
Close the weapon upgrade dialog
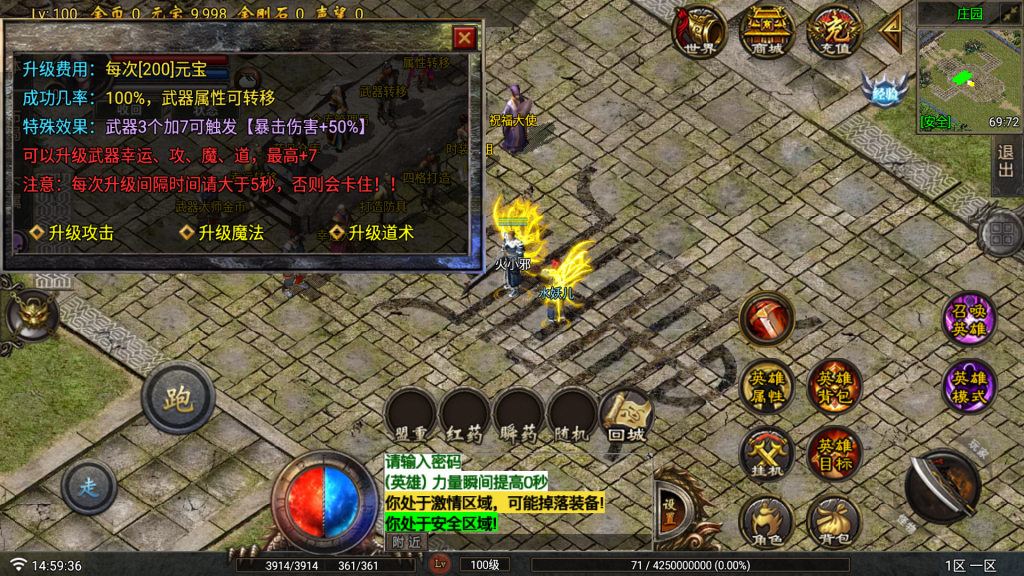click(x=464, y=39)
